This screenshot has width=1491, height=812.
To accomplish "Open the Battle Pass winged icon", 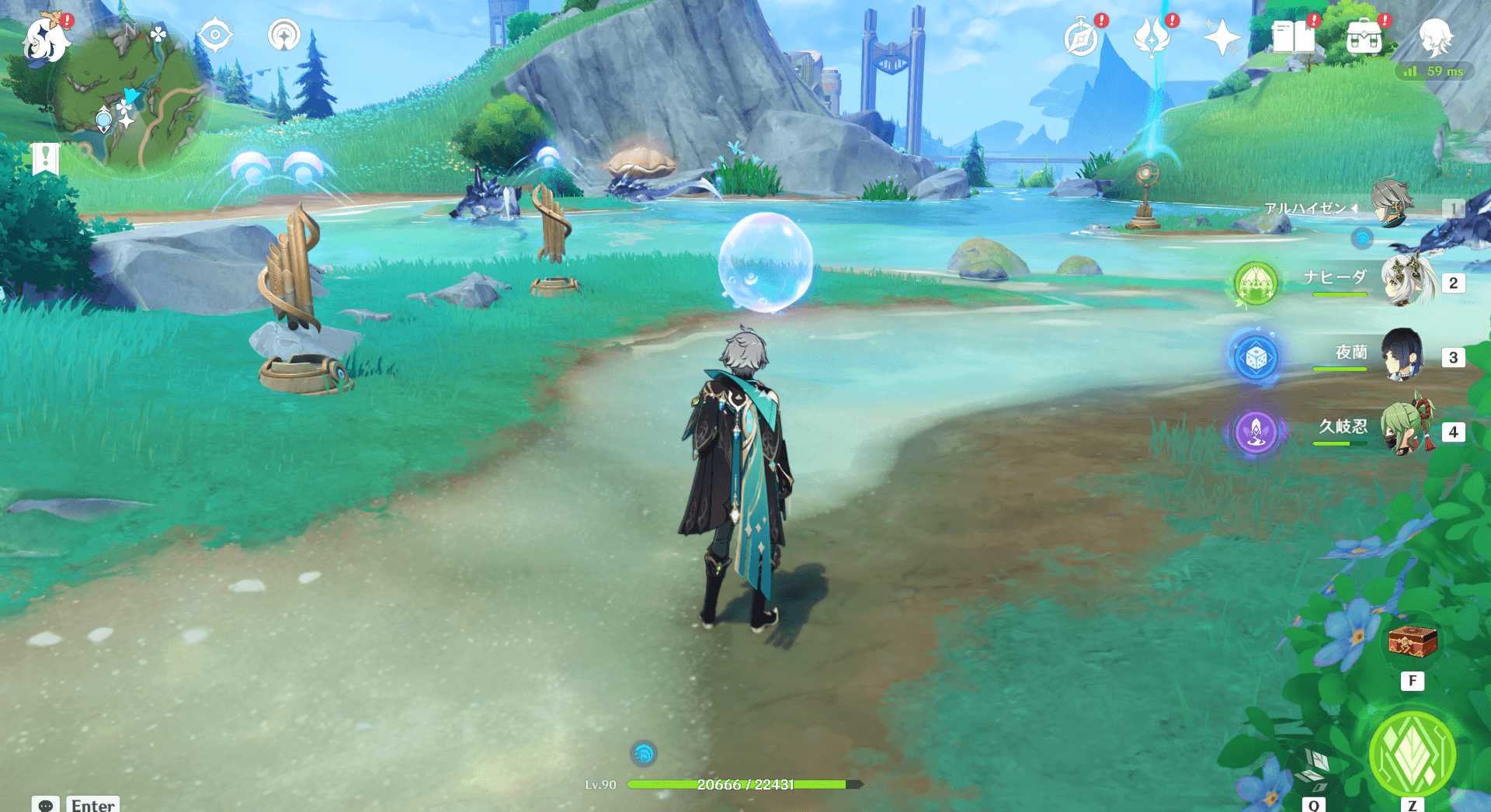I will [1151, 37].
